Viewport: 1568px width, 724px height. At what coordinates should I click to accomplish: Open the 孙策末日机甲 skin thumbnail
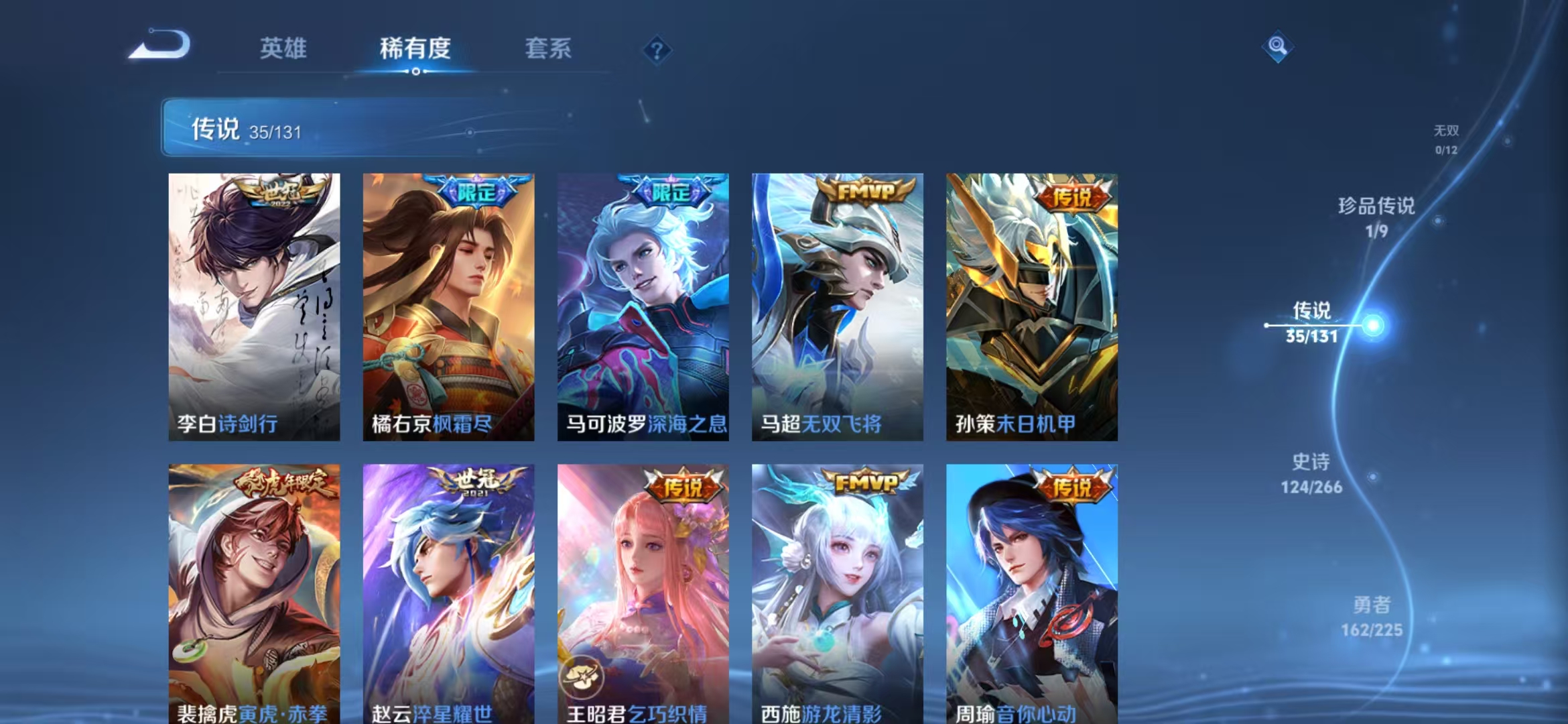tap(1030, 305)
